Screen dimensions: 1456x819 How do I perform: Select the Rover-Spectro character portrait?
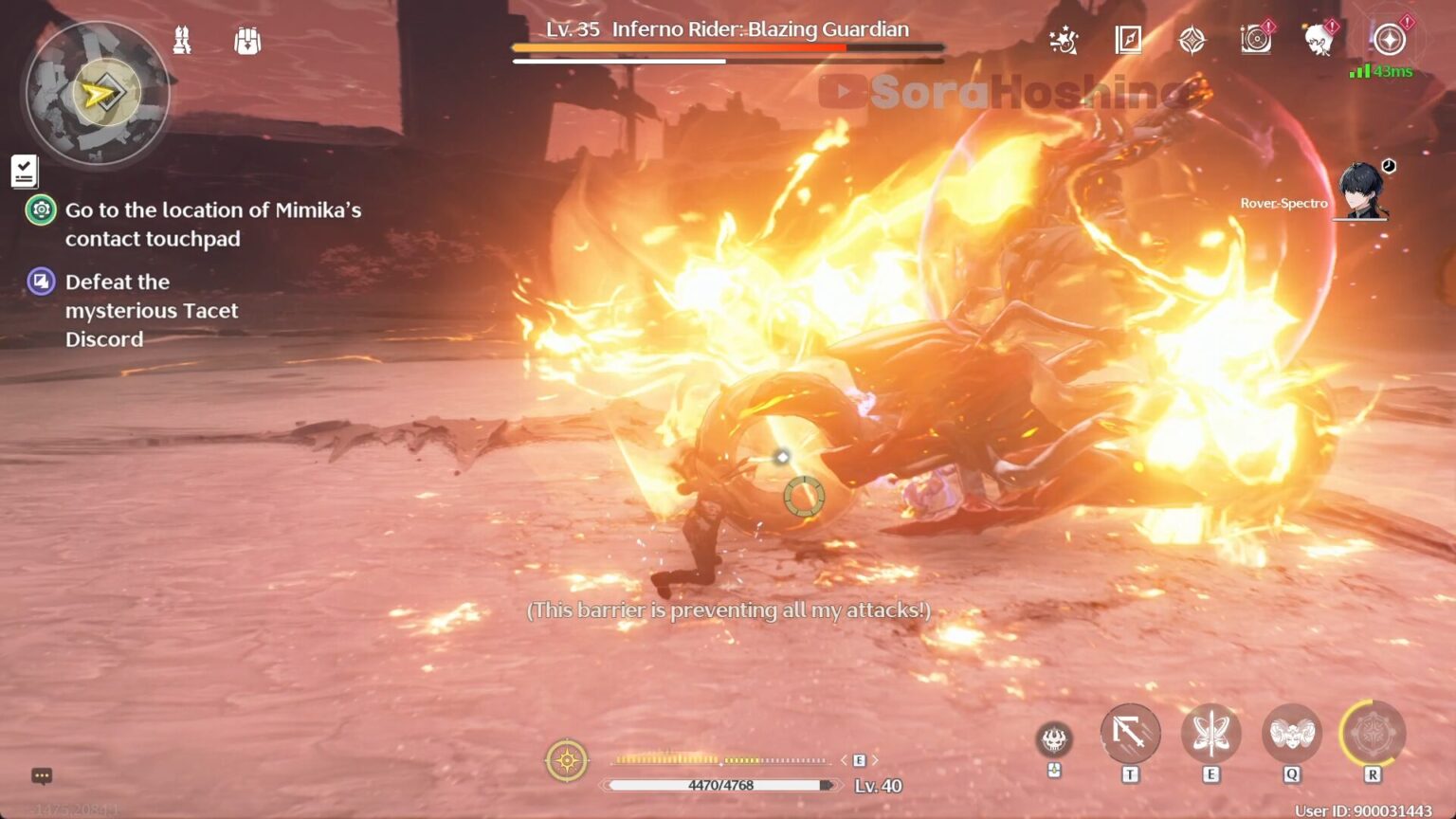tap(1362, 192)
